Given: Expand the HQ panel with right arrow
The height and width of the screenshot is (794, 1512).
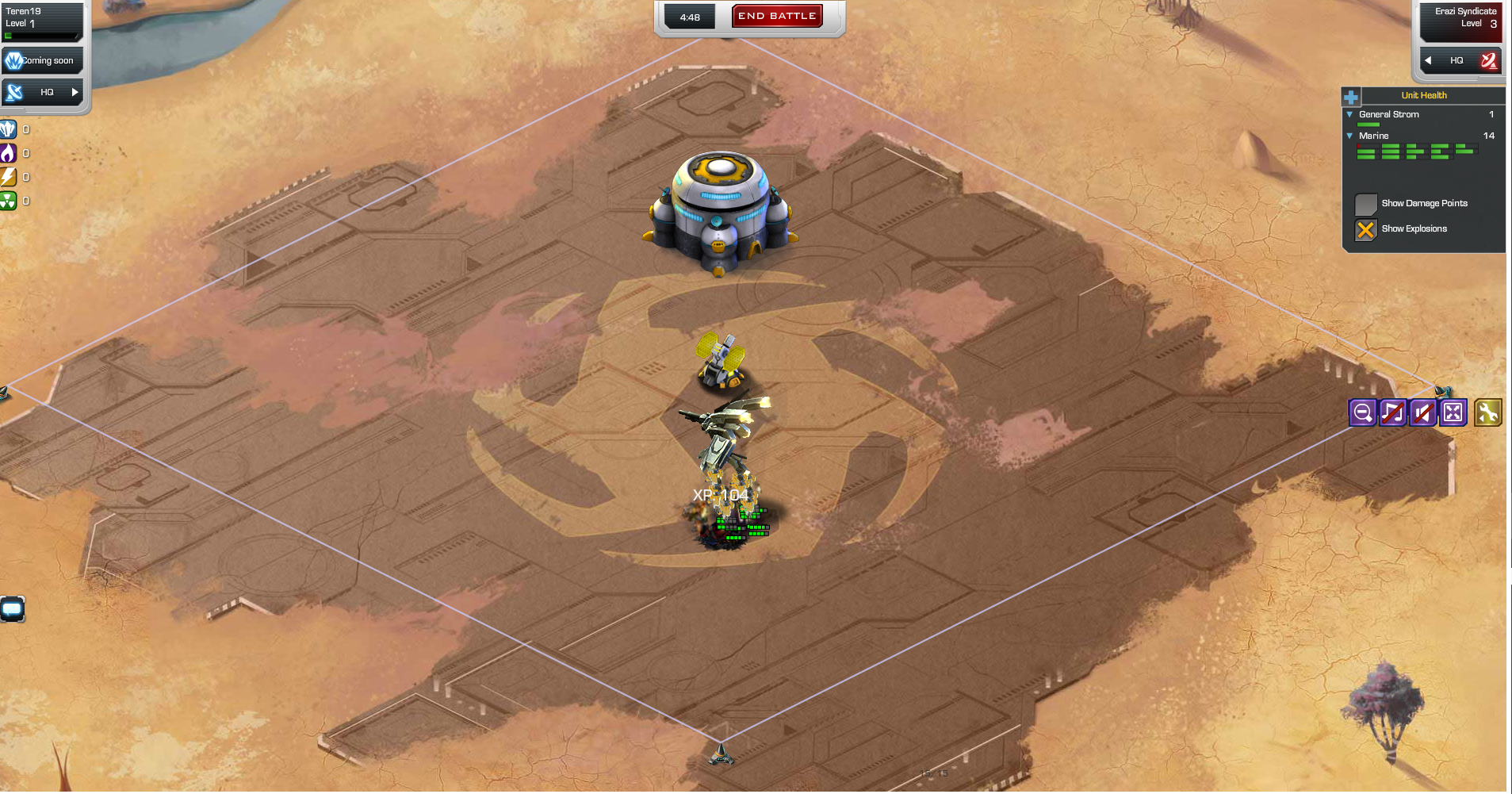Looking at the screenshot, I should point(75,92).
